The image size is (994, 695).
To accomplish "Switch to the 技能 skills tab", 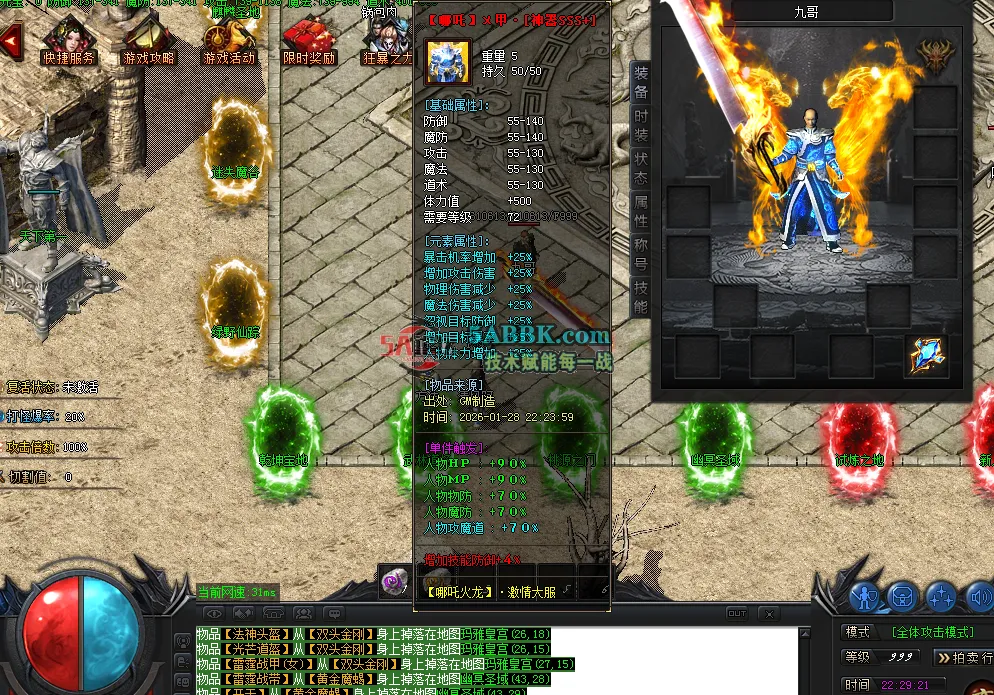I will [641, 297].
